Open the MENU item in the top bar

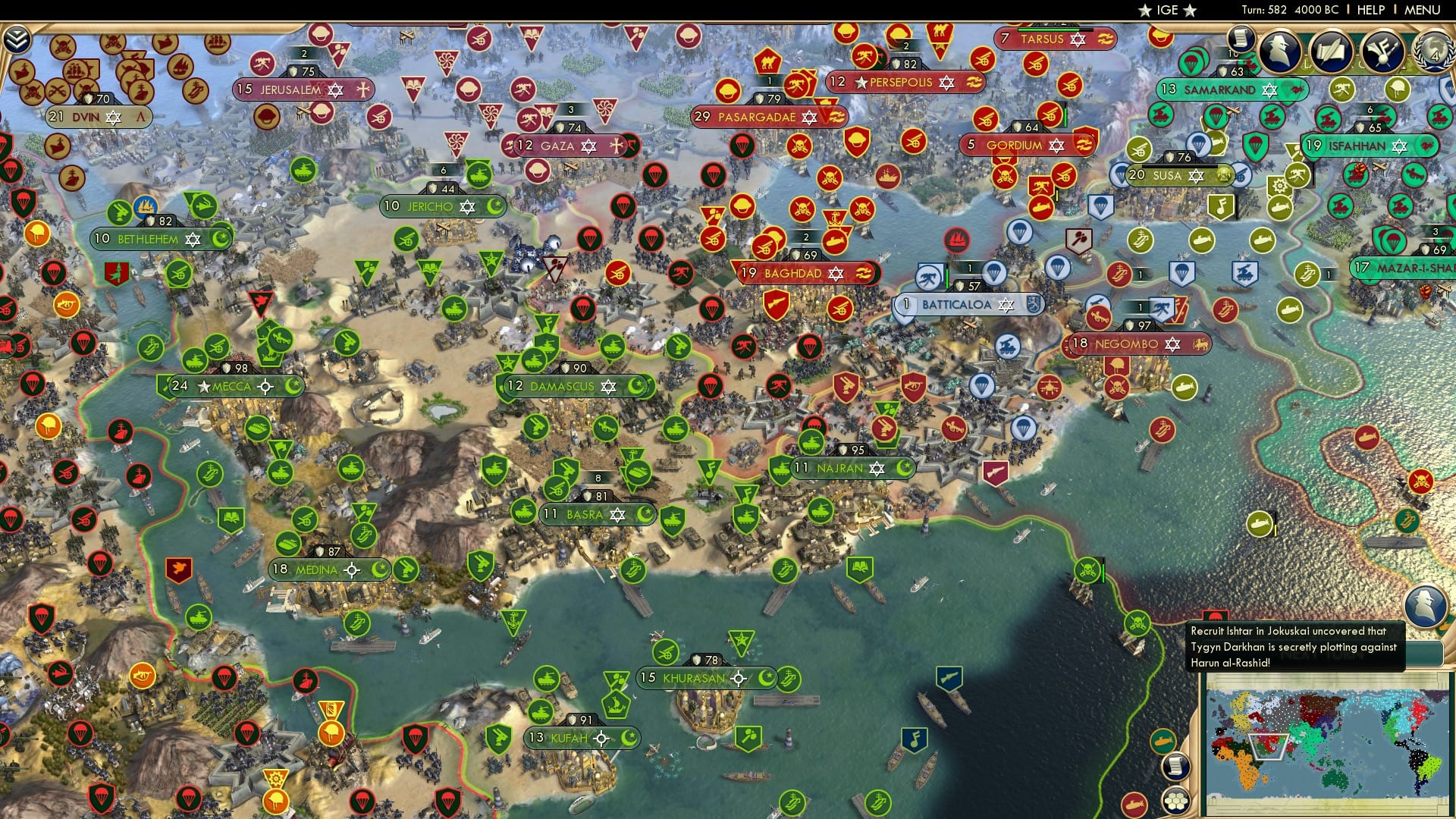point(1423,10)
